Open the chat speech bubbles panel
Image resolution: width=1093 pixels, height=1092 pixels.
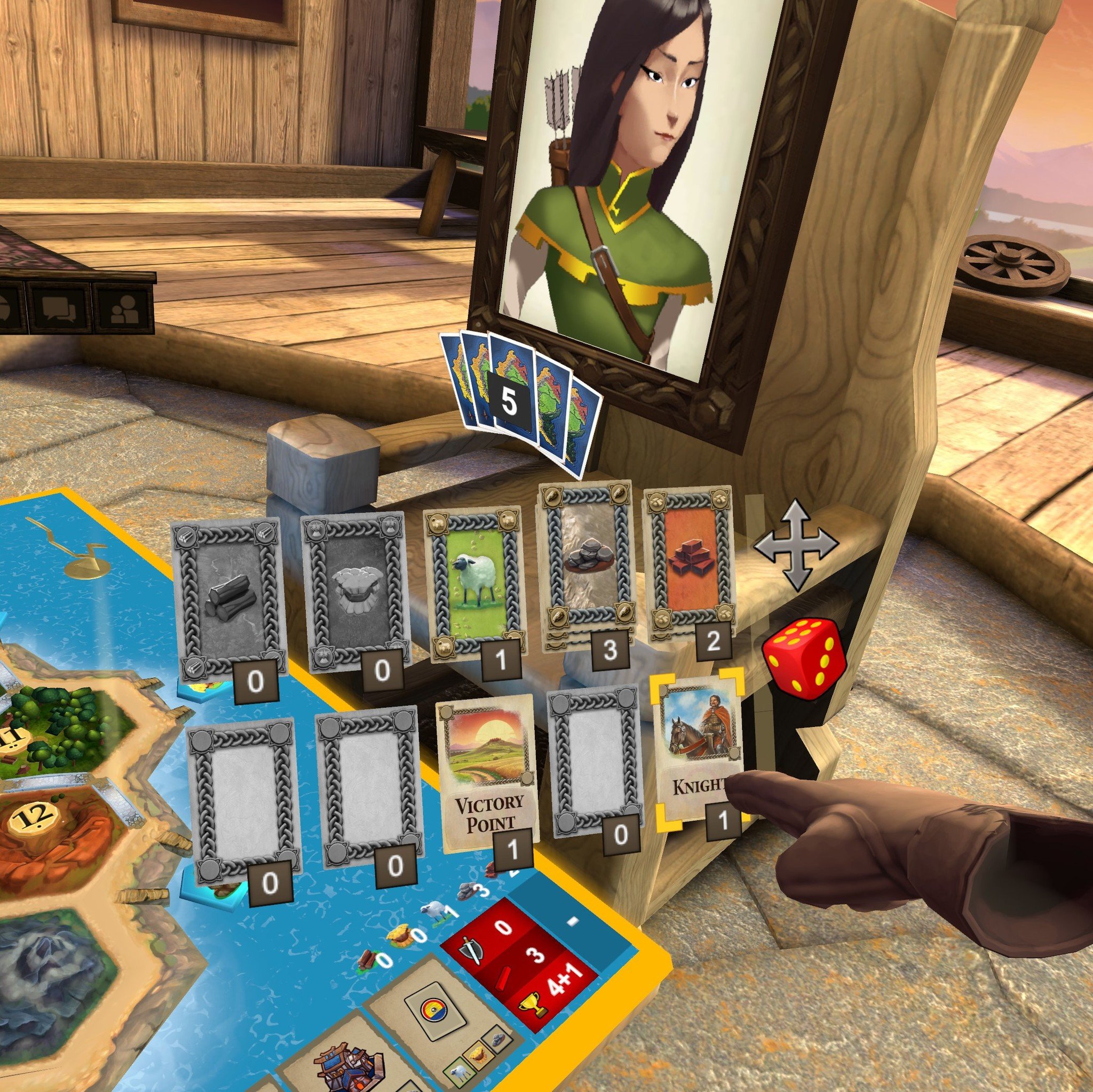click(x=59, y=309)
